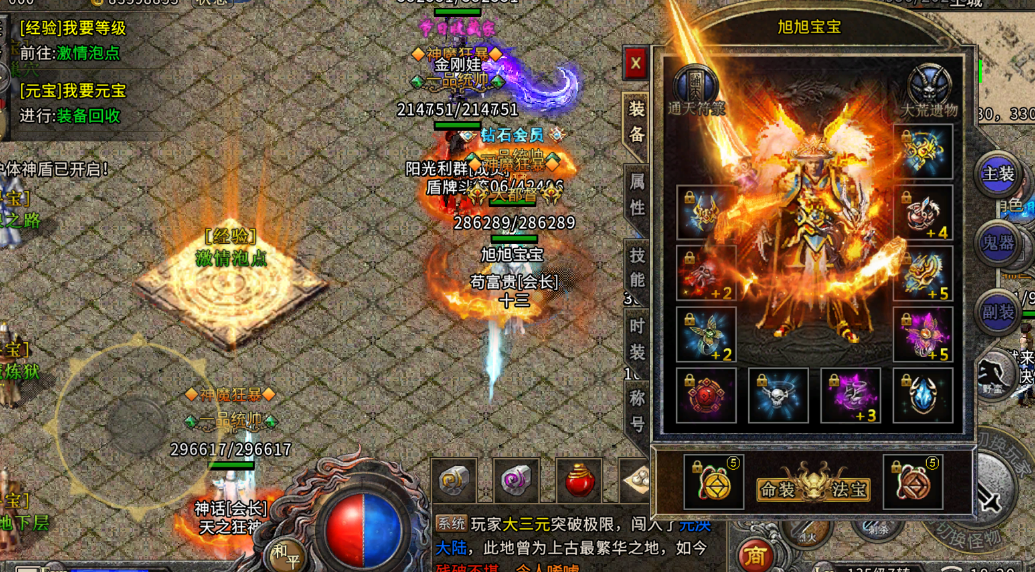Select the 大荒遗物 relic slot
Screen dimensions: 1035x572
[x=929, y=87]
